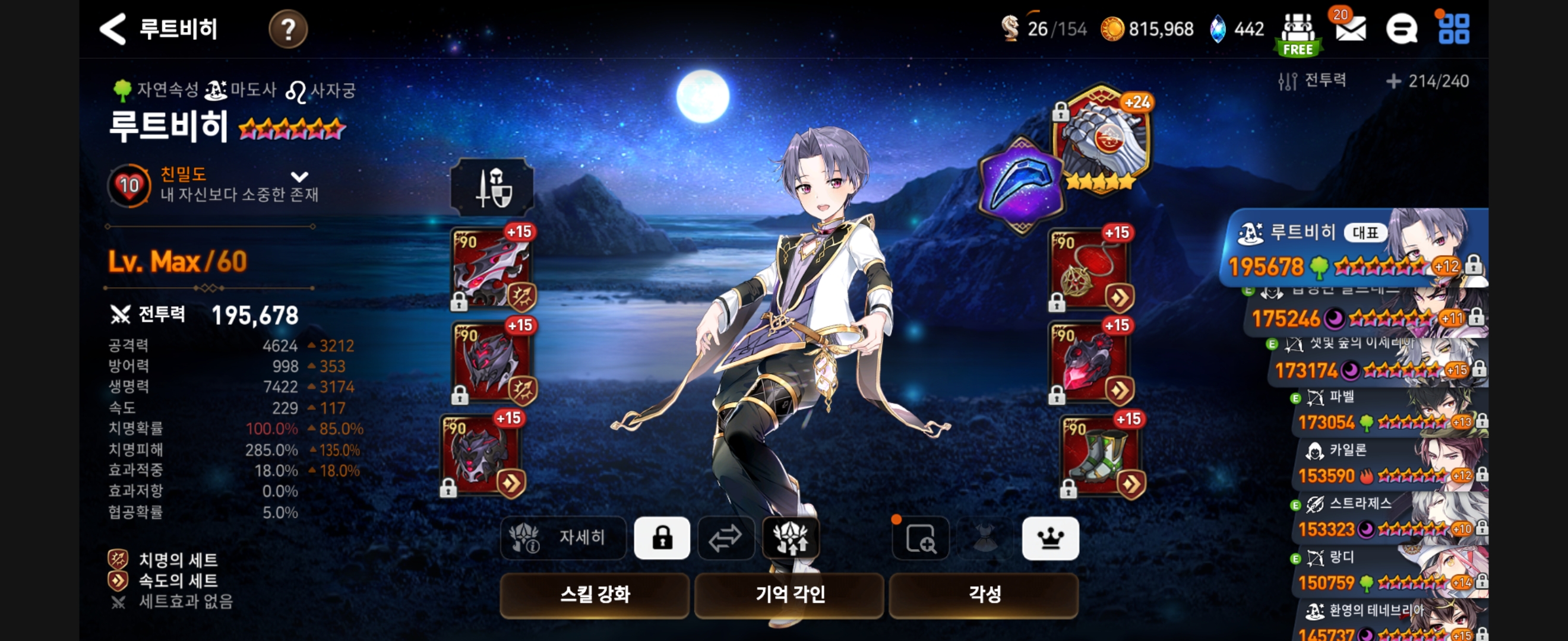Expand the 친밀도 dropdown arrow

pyautogui.click(x=299, y=177)
